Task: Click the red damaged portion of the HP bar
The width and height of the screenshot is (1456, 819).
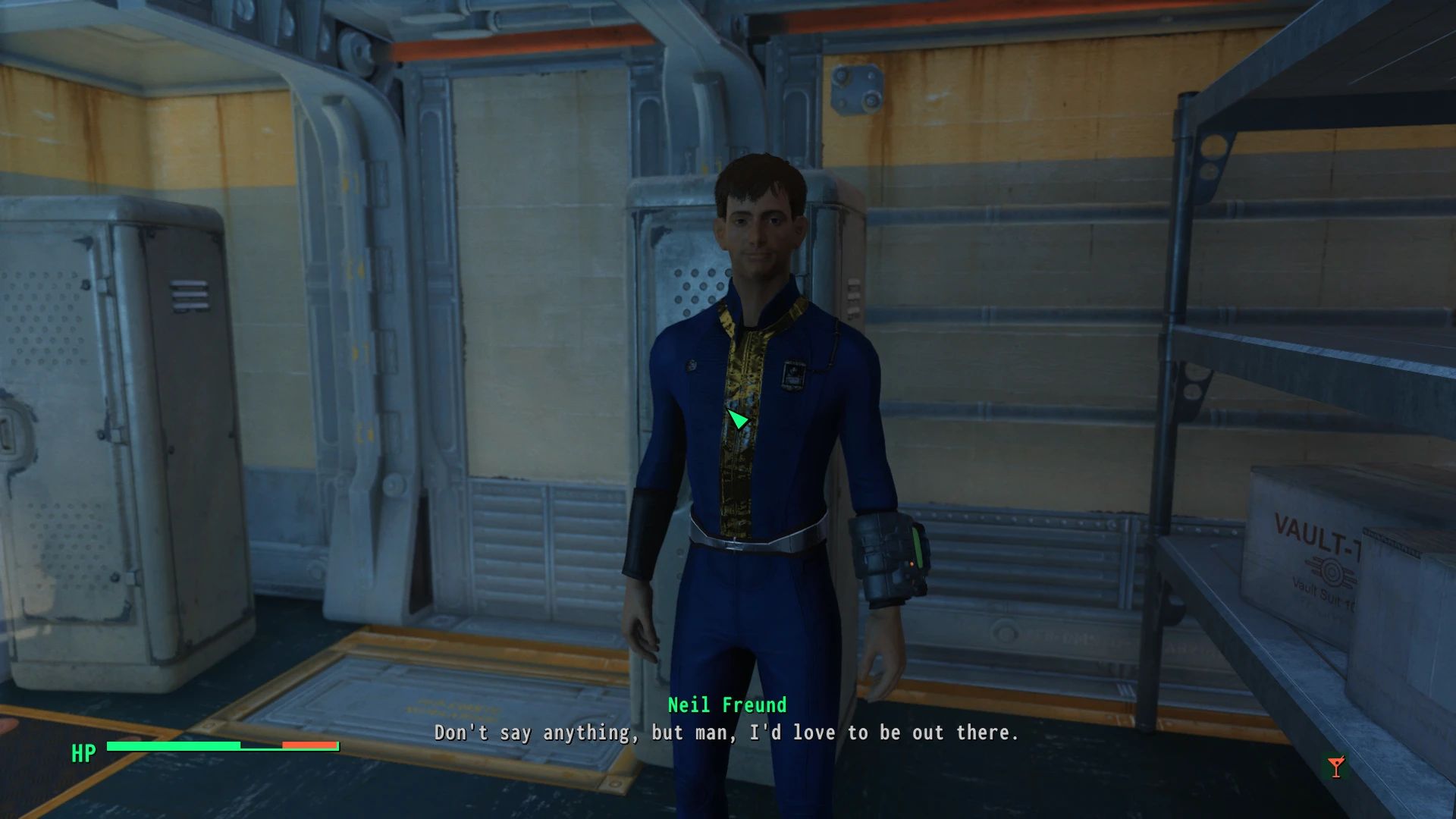Action: tap(307, 745)
